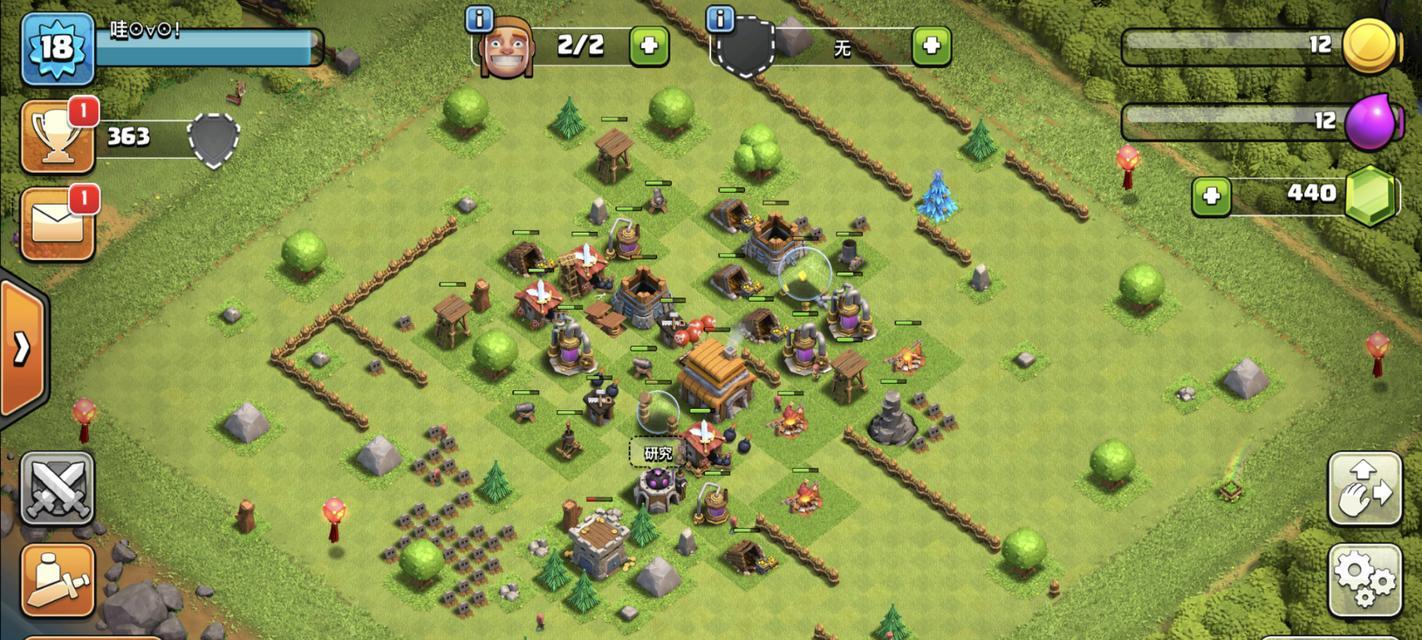
Task: Open the gear Settings menu
Action: click(1364, 580)
